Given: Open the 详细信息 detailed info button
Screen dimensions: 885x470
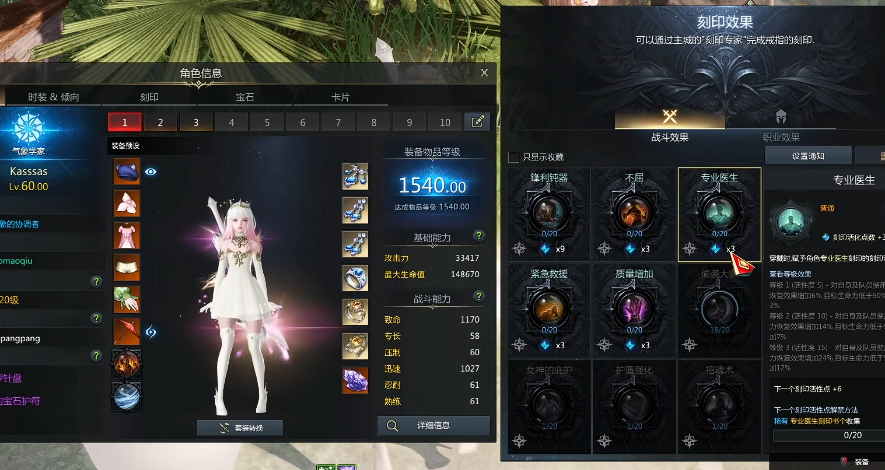Looking at the screenshot, I should click(x=434, y=425).
